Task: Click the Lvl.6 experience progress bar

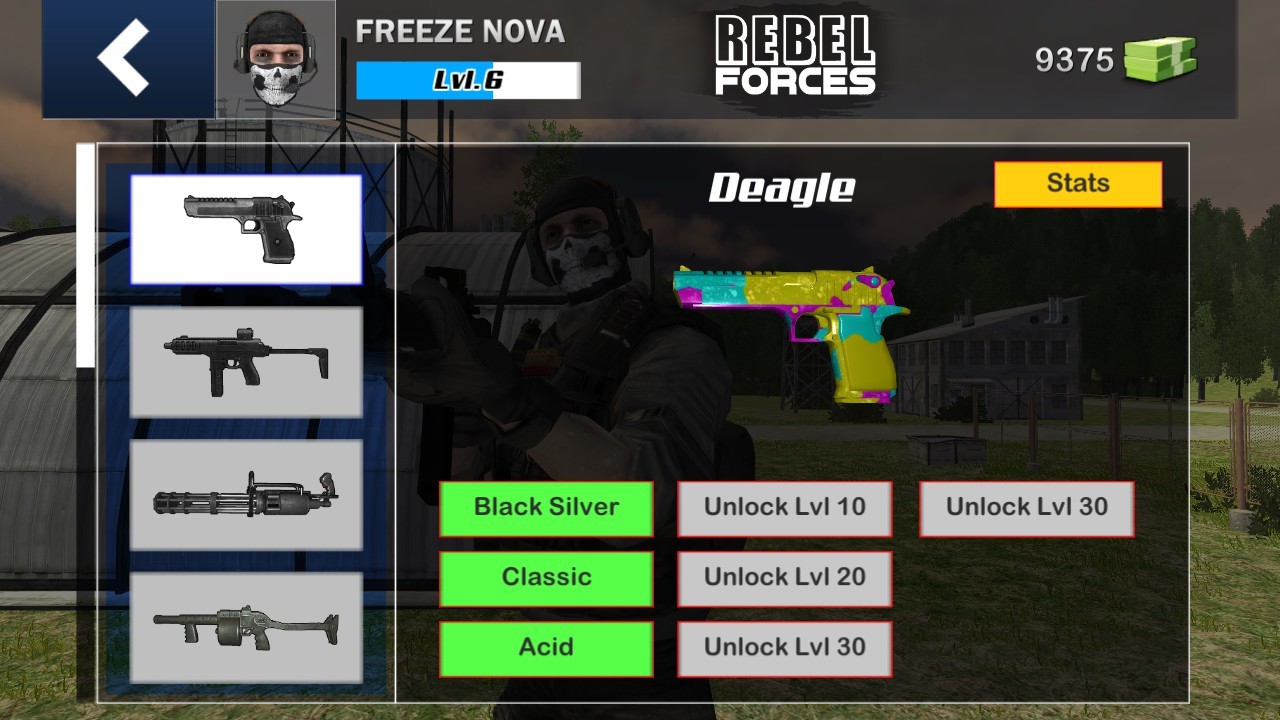Action: coord(467,78)
